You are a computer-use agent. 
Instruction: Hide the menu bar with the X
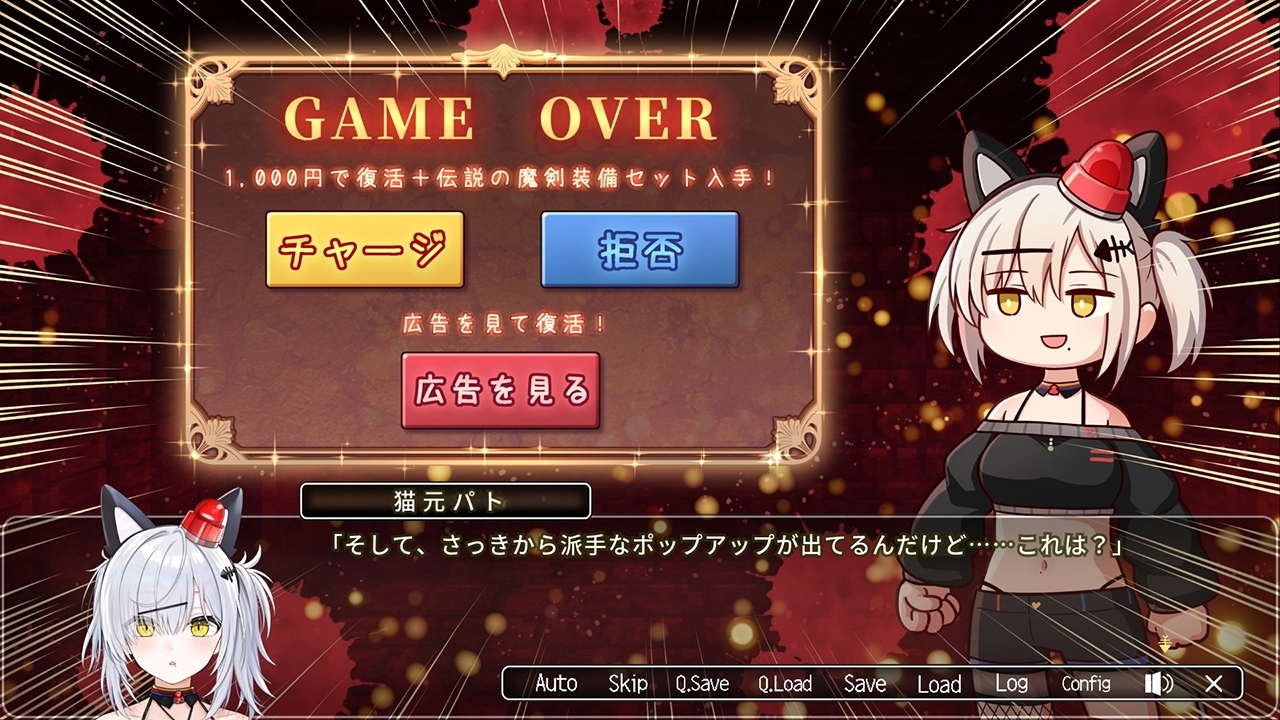point(1215,684)
